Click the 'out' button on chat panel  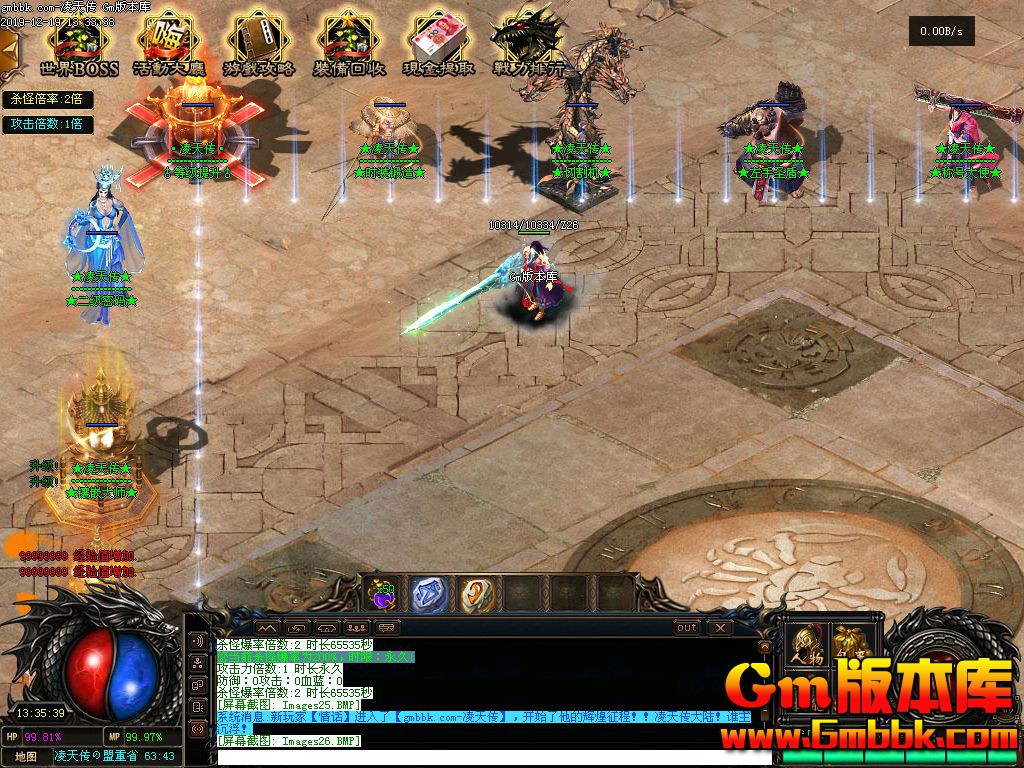(x=687, y=628)
